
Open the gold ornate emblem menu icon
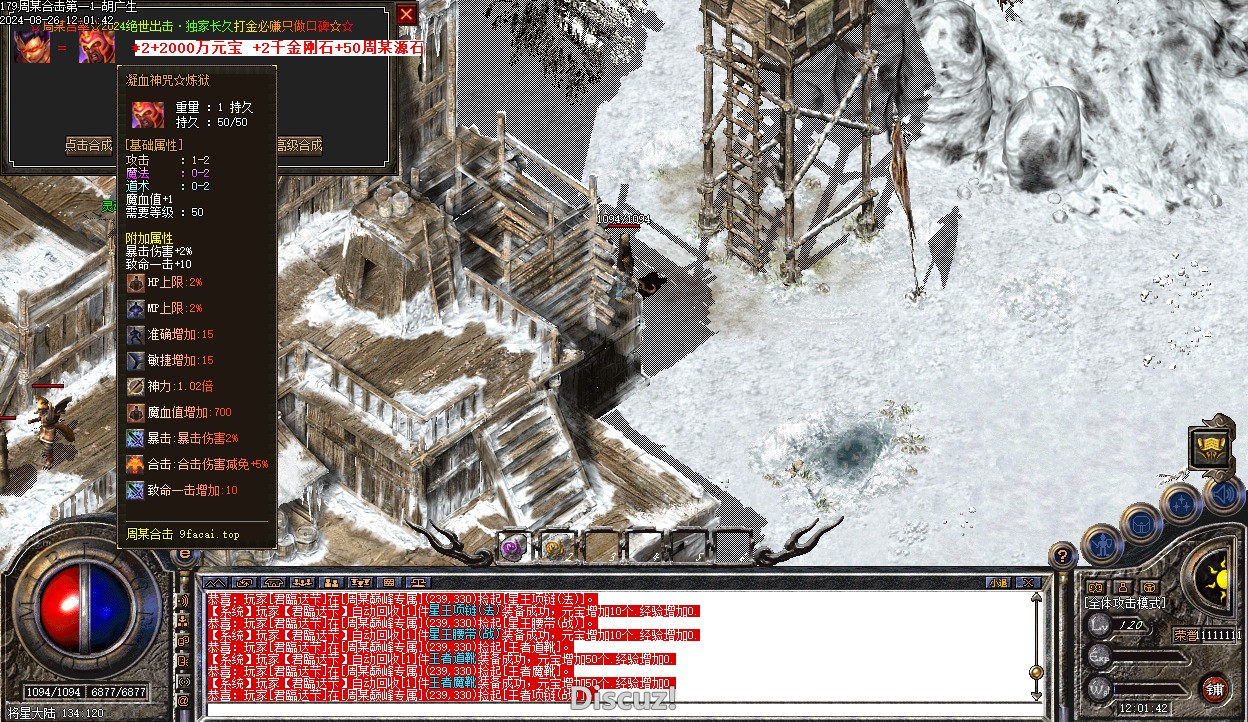click(1212, 447)
